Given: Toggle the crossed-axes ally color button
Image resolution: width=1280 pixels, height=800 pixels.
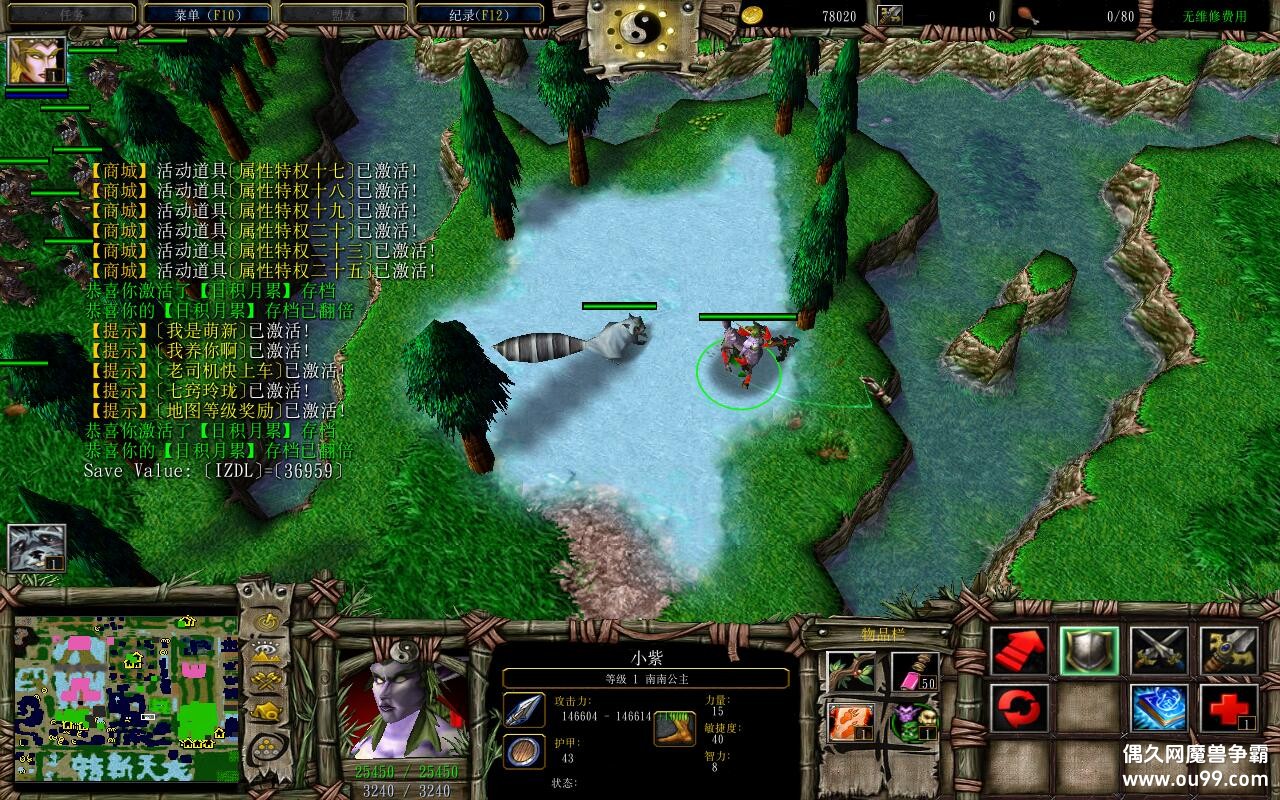Looking at the screenshot, I should (266, 681).
